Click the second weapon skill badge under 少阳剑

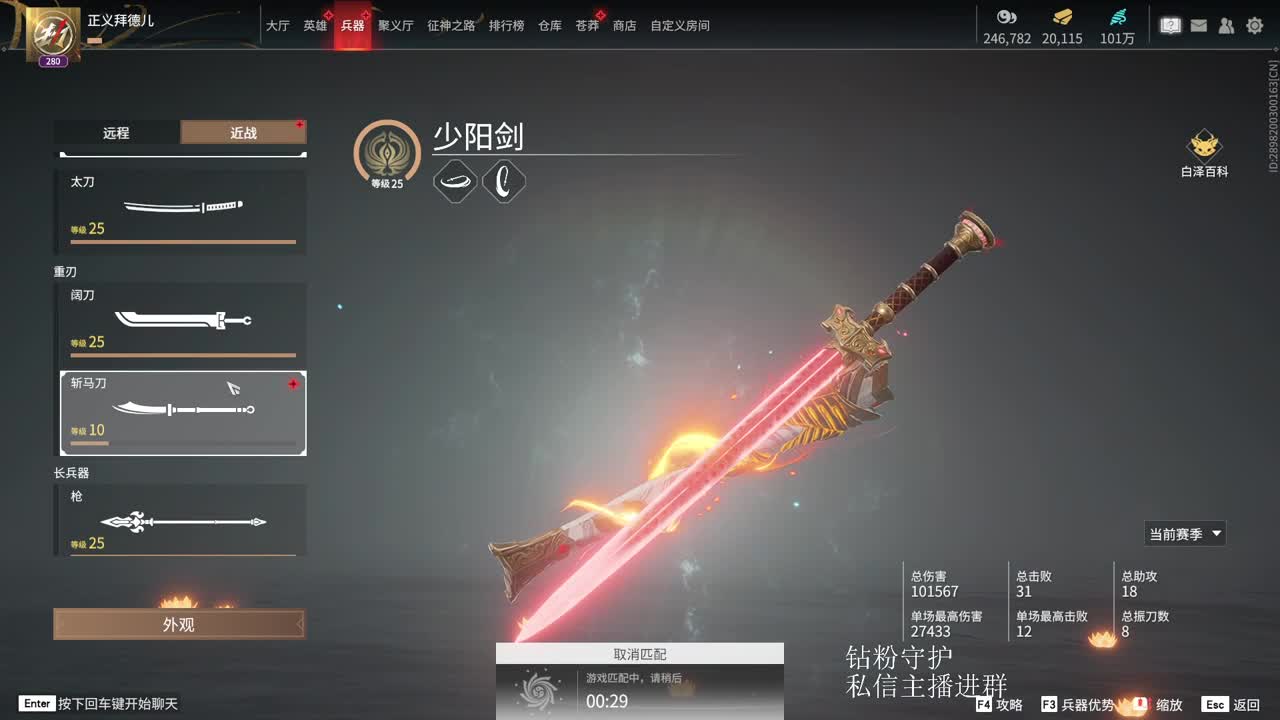[x=504, y=182]
